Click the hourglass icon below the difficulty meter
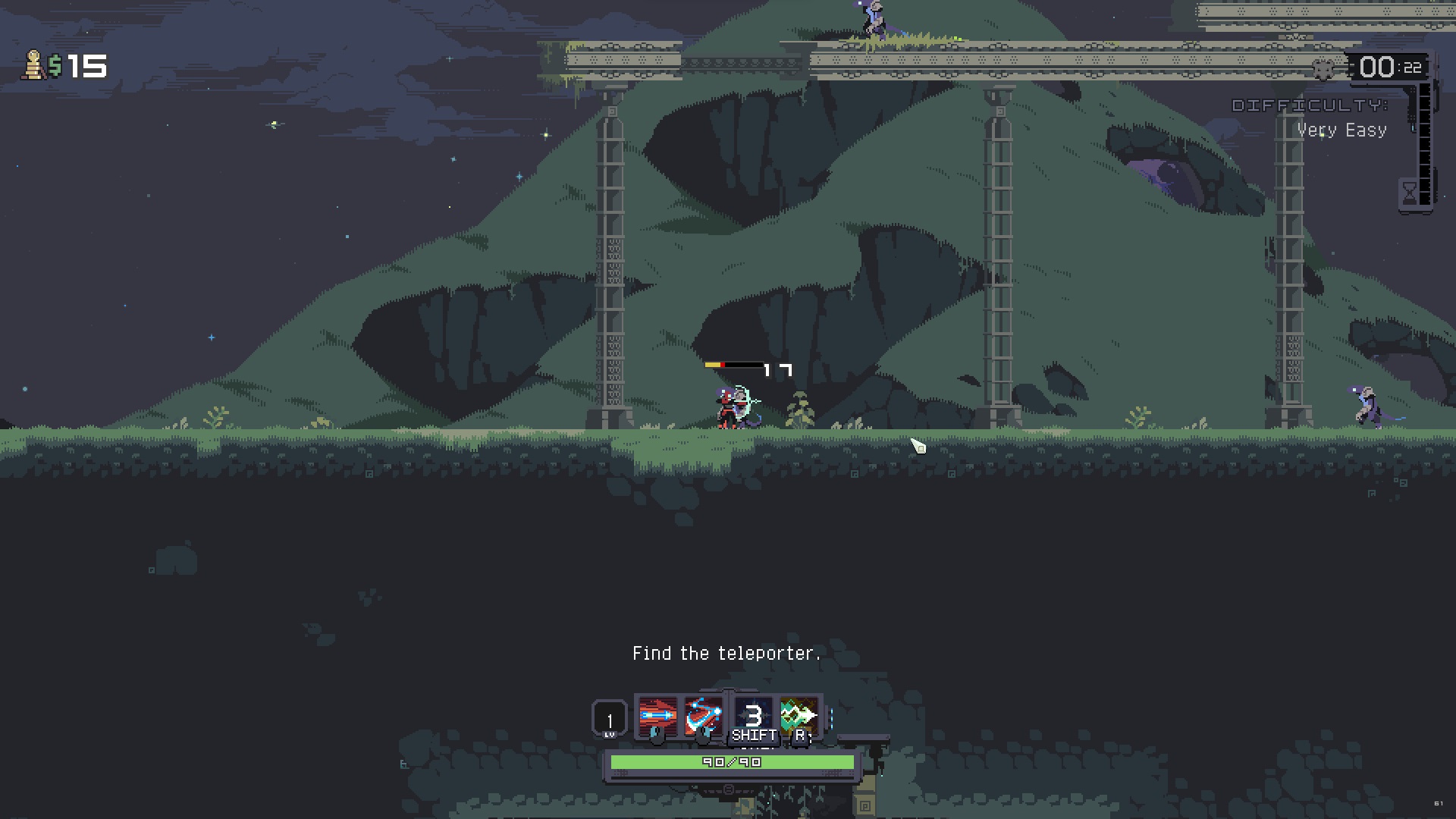This screenshot has width=1456, height=819. tap(1410, 193)
